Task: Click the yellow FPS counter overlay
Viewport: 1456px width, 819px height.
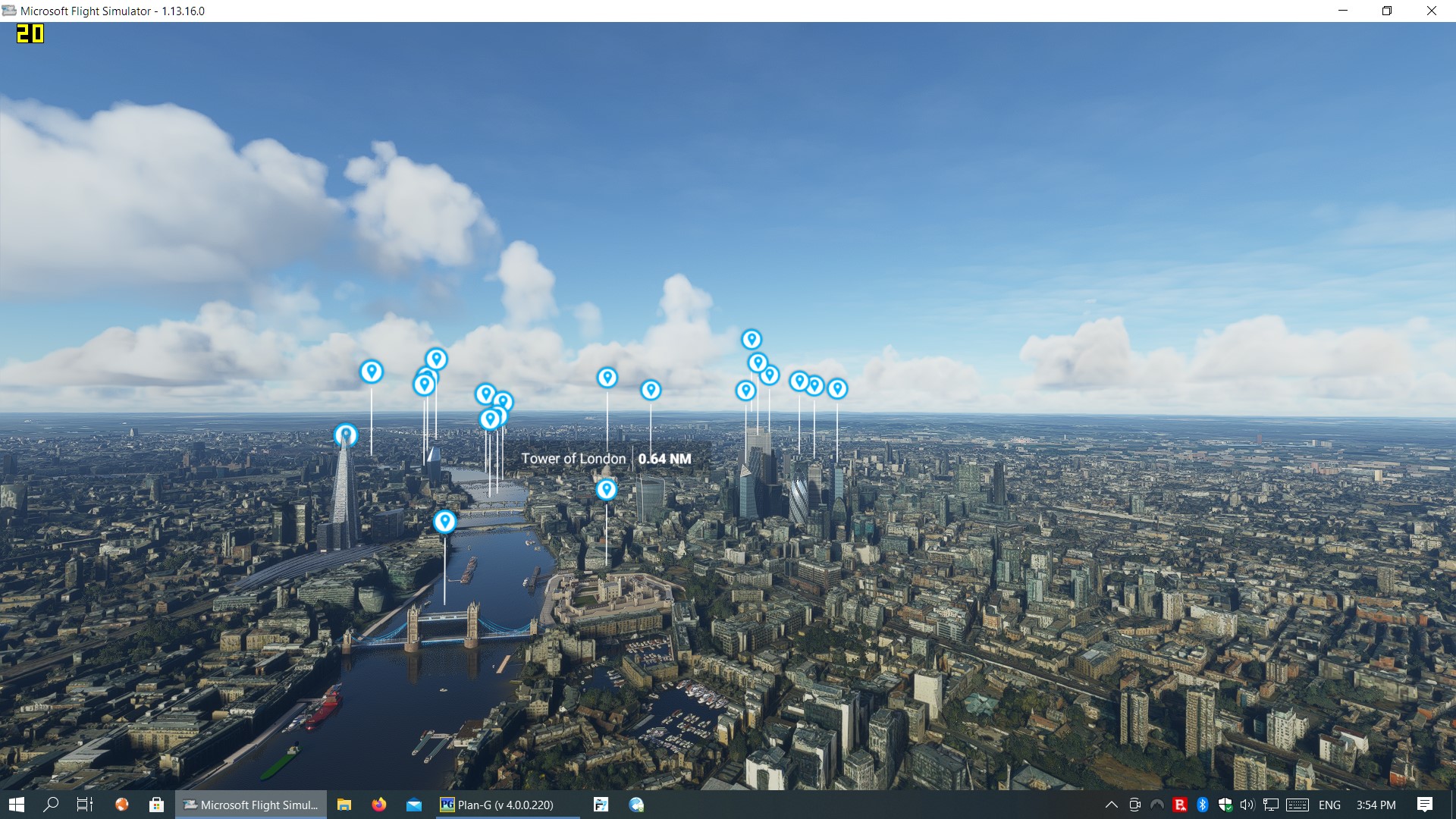Action: (x=30, y=34)
